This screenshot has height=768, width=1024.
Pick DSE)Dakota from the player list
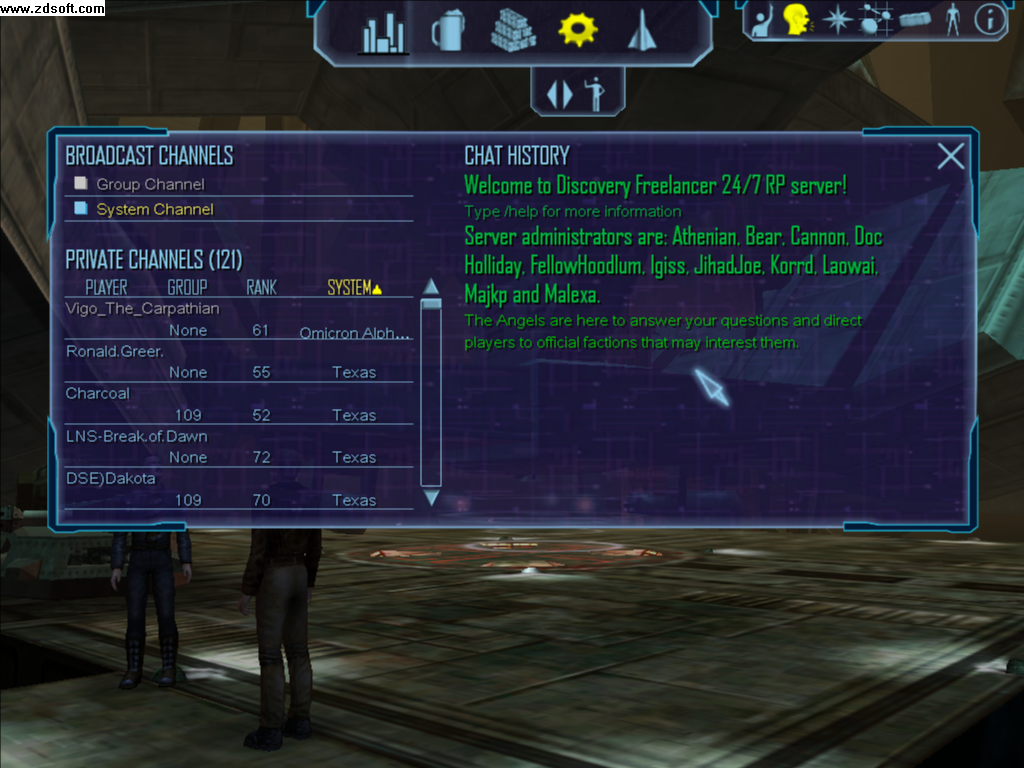111,479
